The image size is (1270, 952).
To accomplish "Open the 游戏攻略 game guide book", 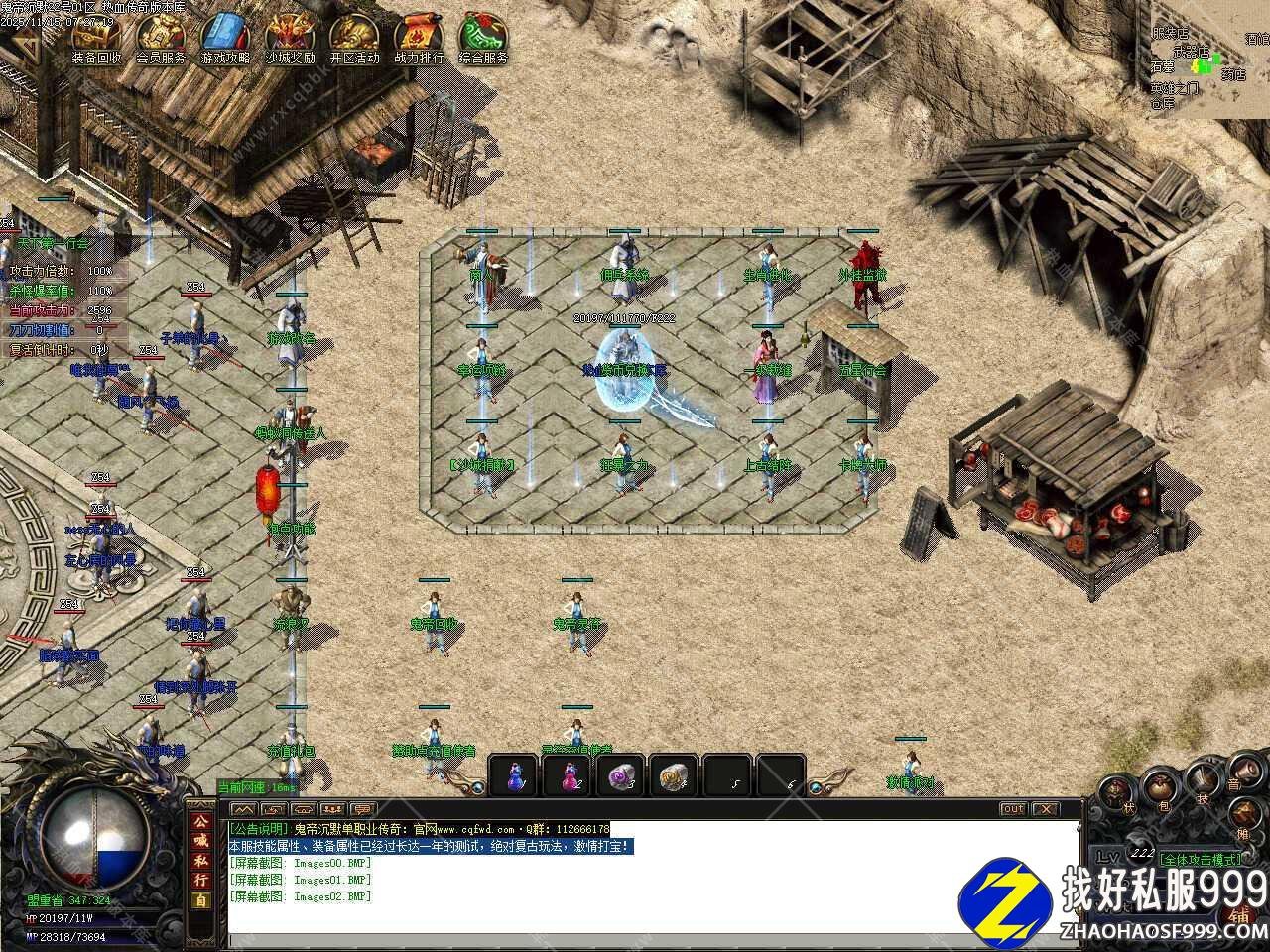I will (225, 40).
